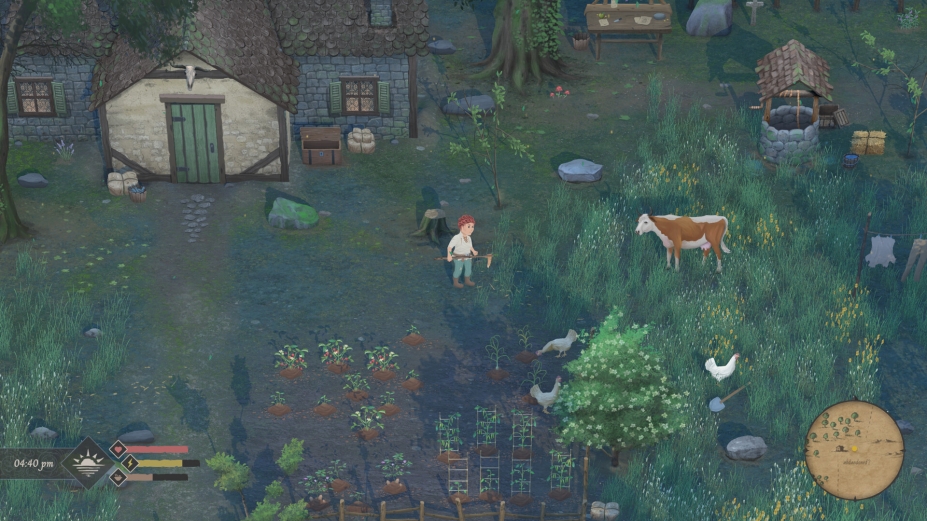Screen dimensions: 927x521
Task: Click the sunset time-of-day diamond icon
Action: [87, 462]
